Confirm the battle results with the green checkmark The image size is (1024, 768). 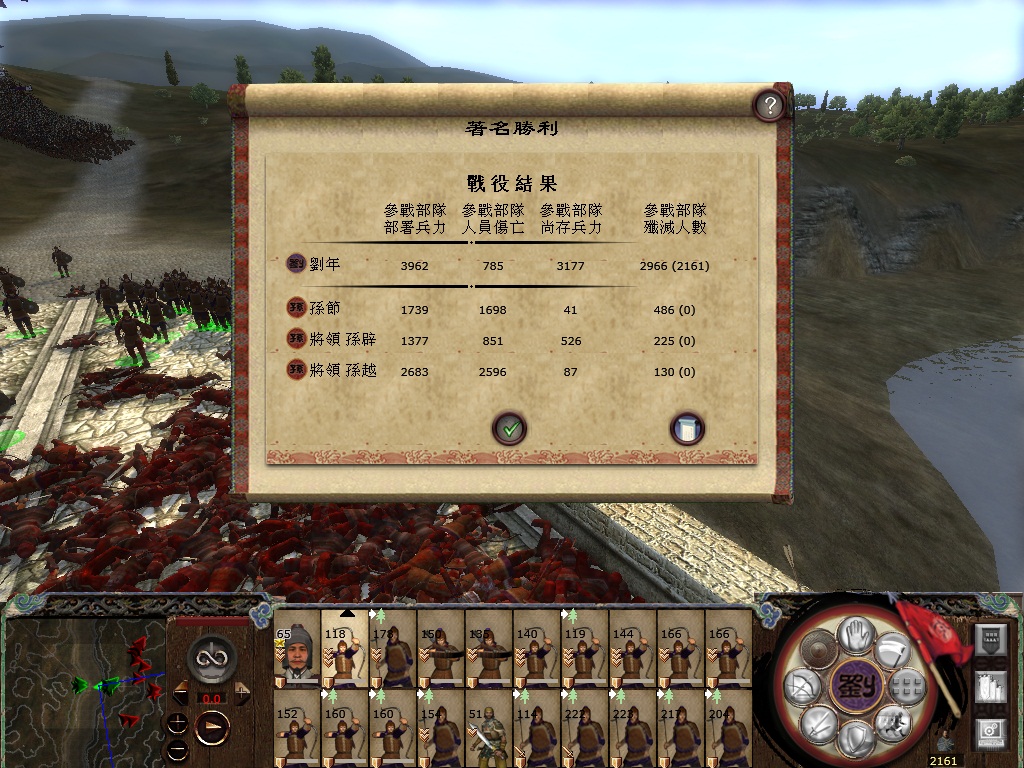pos(509,429)
